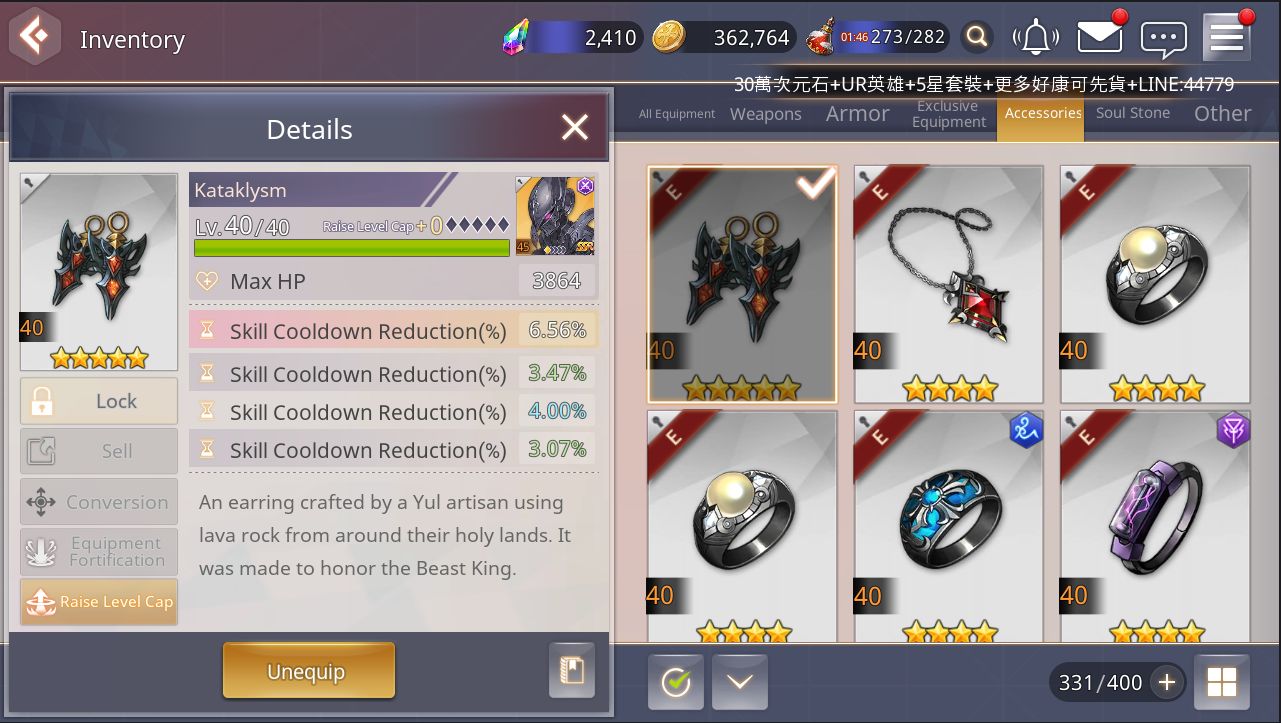Open the mailbox envelope icon
1281x723 pixels.
(x=1099, y=37)
